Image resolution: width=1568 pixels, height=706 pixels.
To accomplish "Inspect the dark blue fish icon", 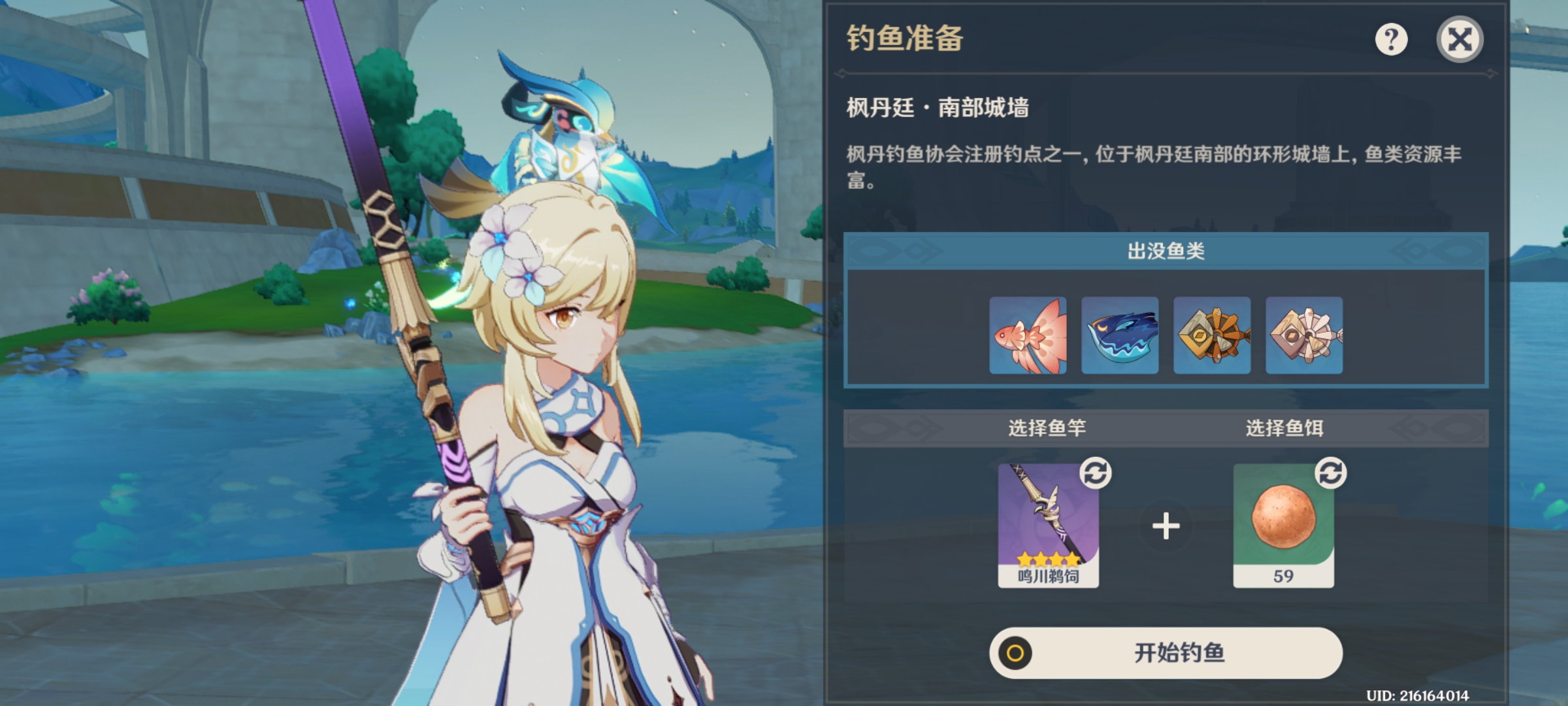I will [1120, 335].
